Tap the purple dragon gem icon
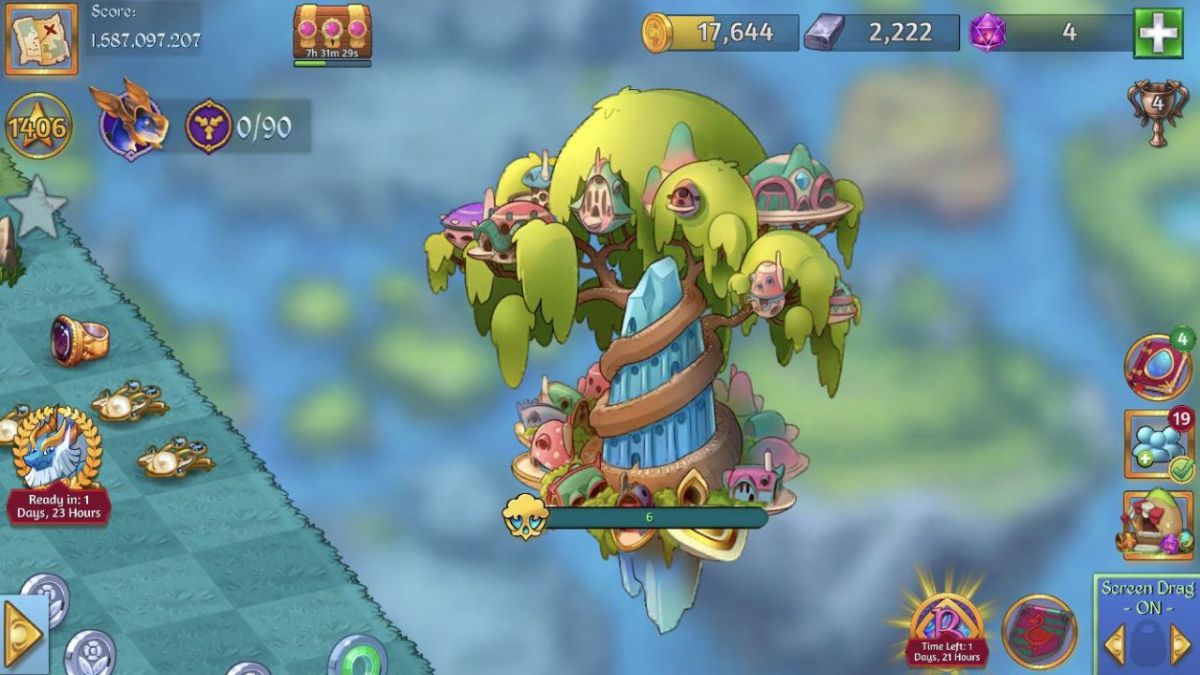Screen dimensions: 1200x675 tap(988, 33)
